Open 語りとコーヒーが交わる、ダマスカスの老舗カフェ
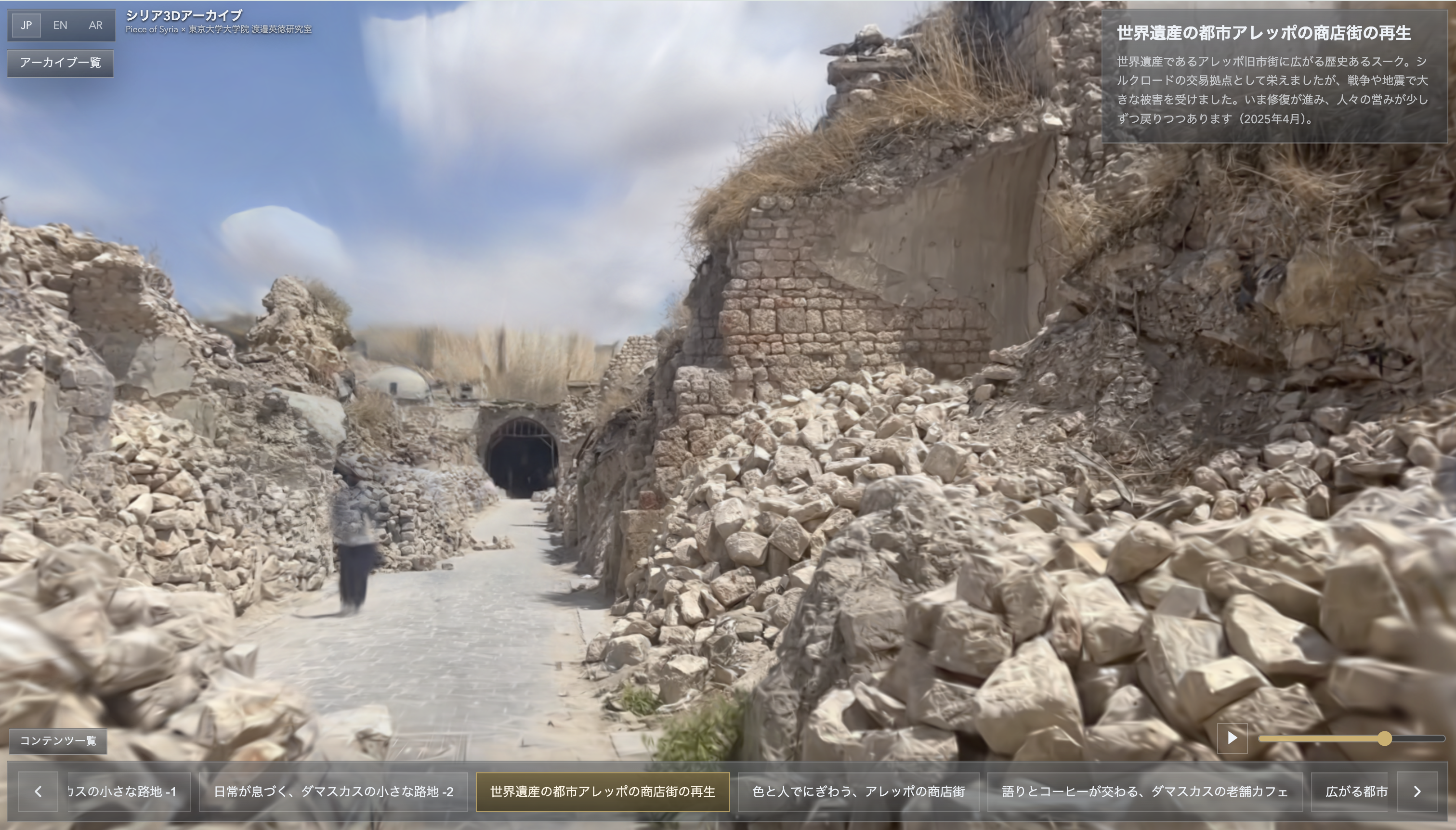This screenshot has height=830, width=1456. pyautogui.click(x=1144, y=791)
